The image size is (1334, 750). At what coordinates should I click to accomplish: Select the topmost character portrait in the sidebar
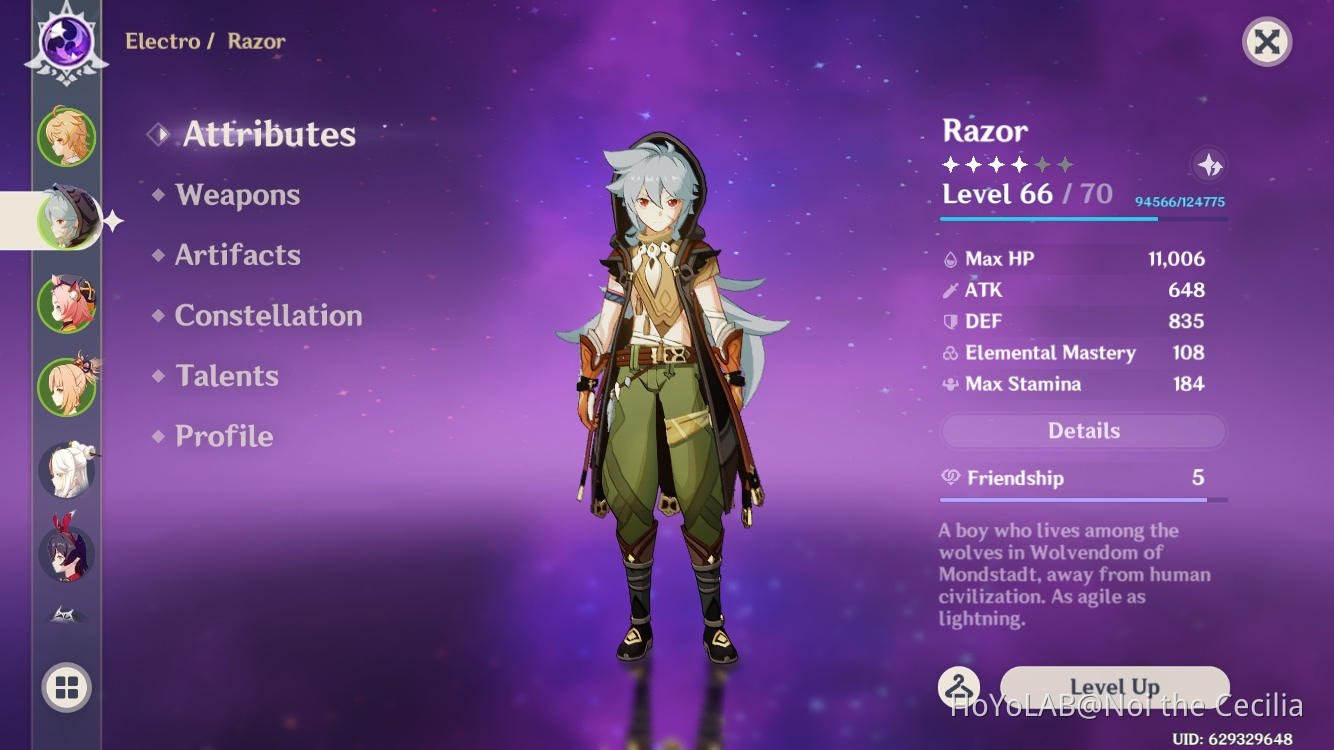66,138
